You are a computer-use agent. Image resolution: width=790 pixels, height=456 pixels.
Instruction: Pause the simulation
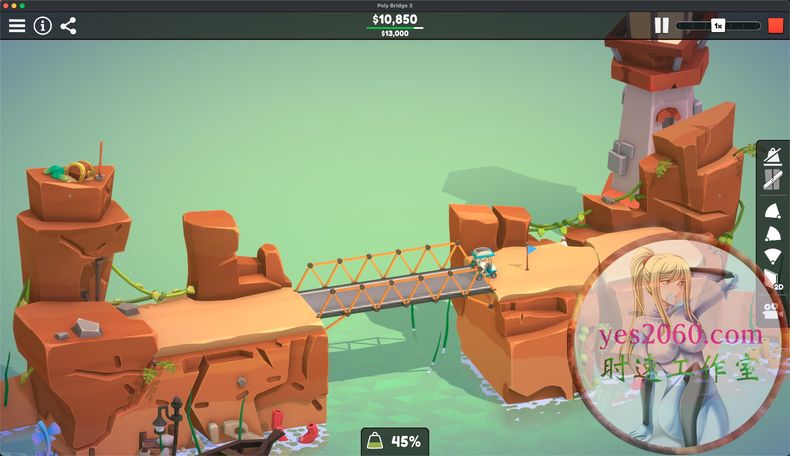(661, 26)
